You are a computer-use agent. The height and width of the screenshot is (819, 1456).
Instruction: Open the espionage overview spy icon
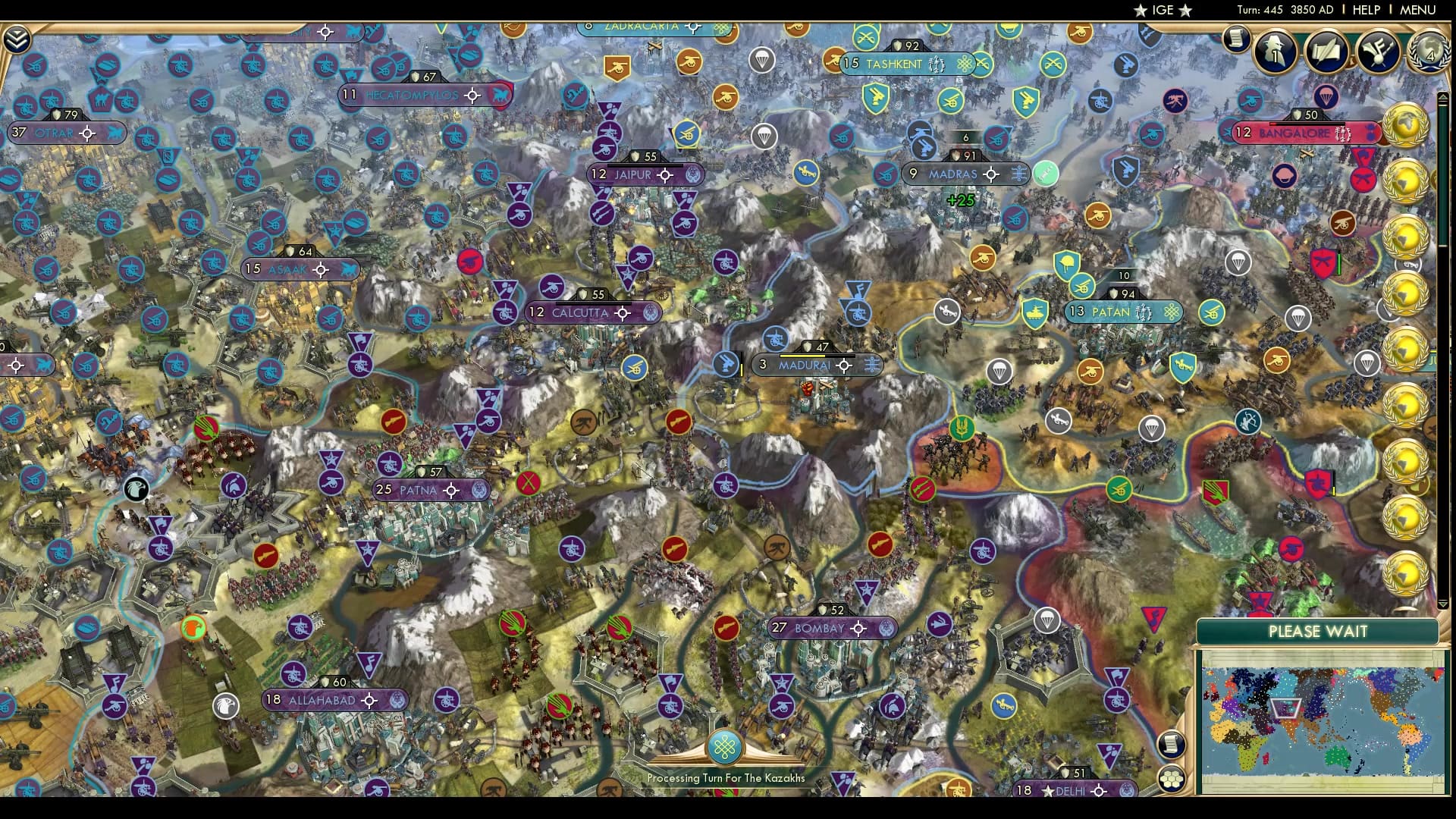click(x=1276, y=51)
